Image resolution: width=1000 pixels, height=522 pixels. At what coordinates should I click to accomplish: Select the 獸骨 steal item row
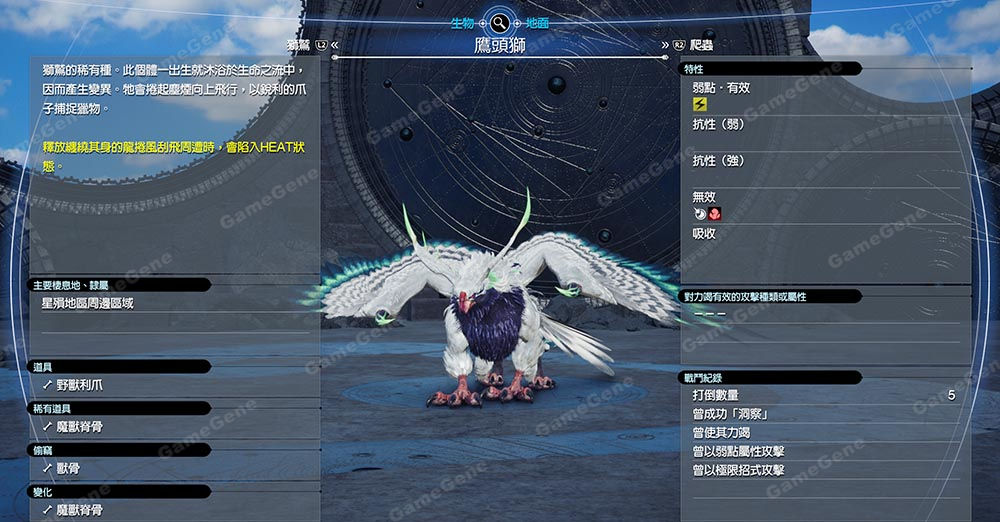pos(68,468)
